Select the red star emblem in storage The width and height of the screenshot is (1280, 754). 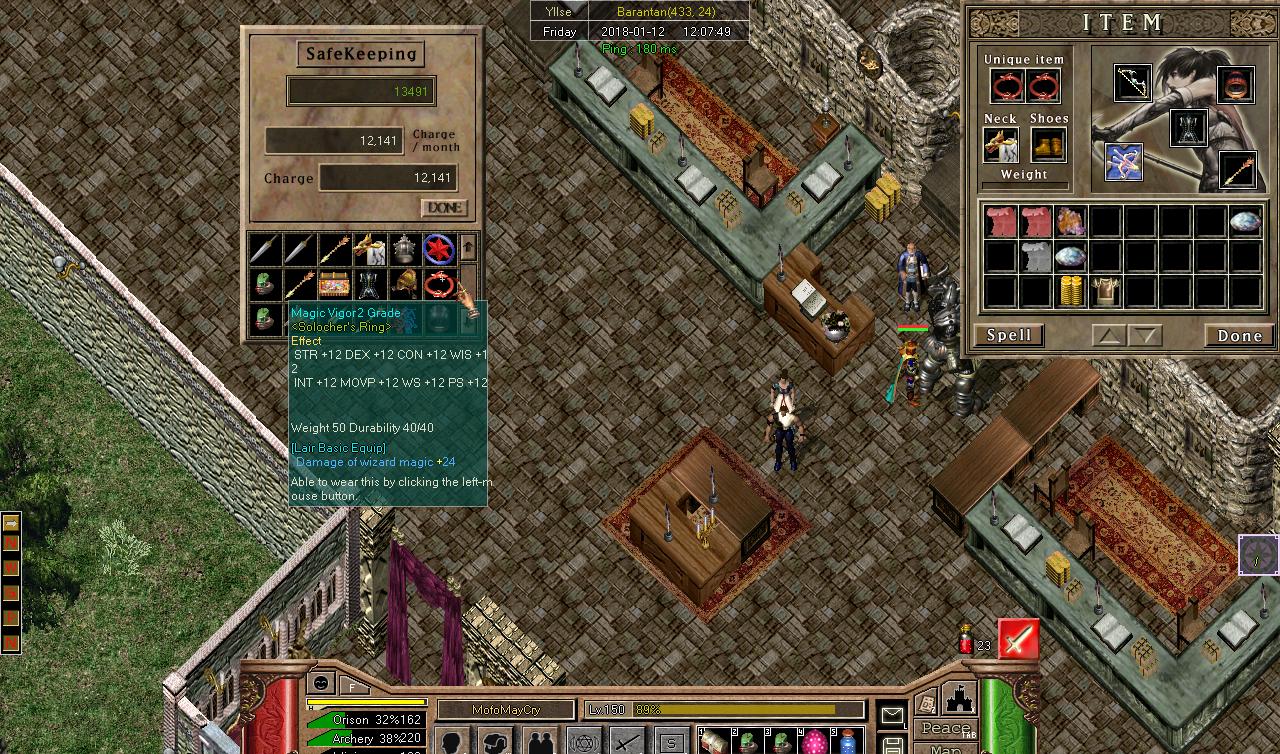point(439,248)
